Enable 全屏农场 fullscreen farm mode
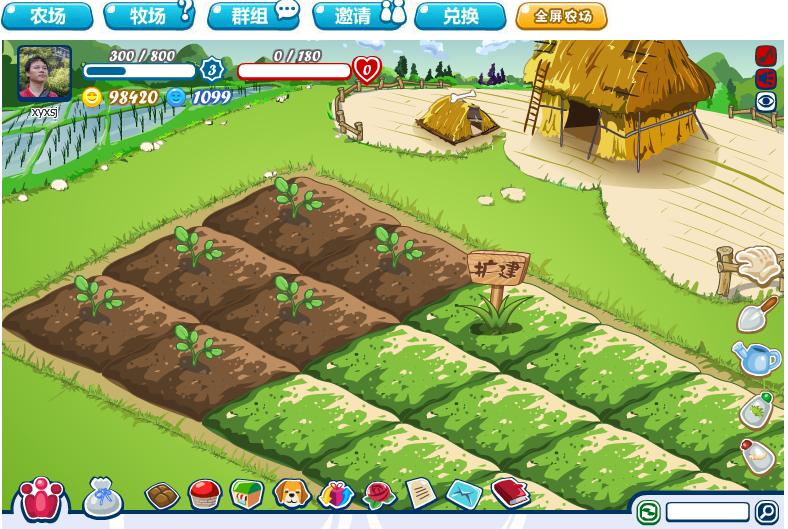The height and width of the screenshot is (529, 788). point(561,16)
